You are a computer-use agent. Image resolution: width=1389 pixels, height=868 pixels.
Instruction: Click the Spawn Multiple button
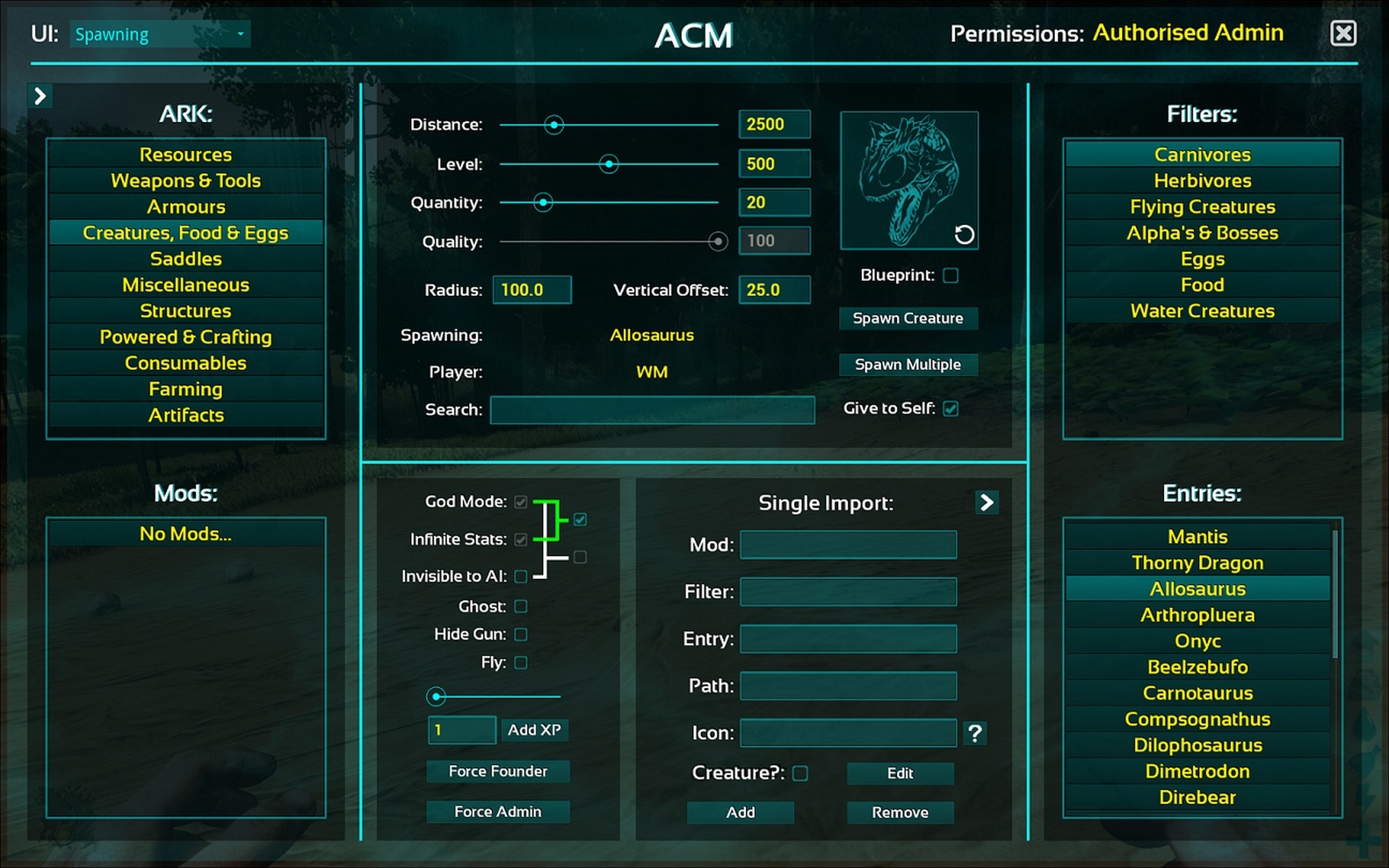point(908,365)
